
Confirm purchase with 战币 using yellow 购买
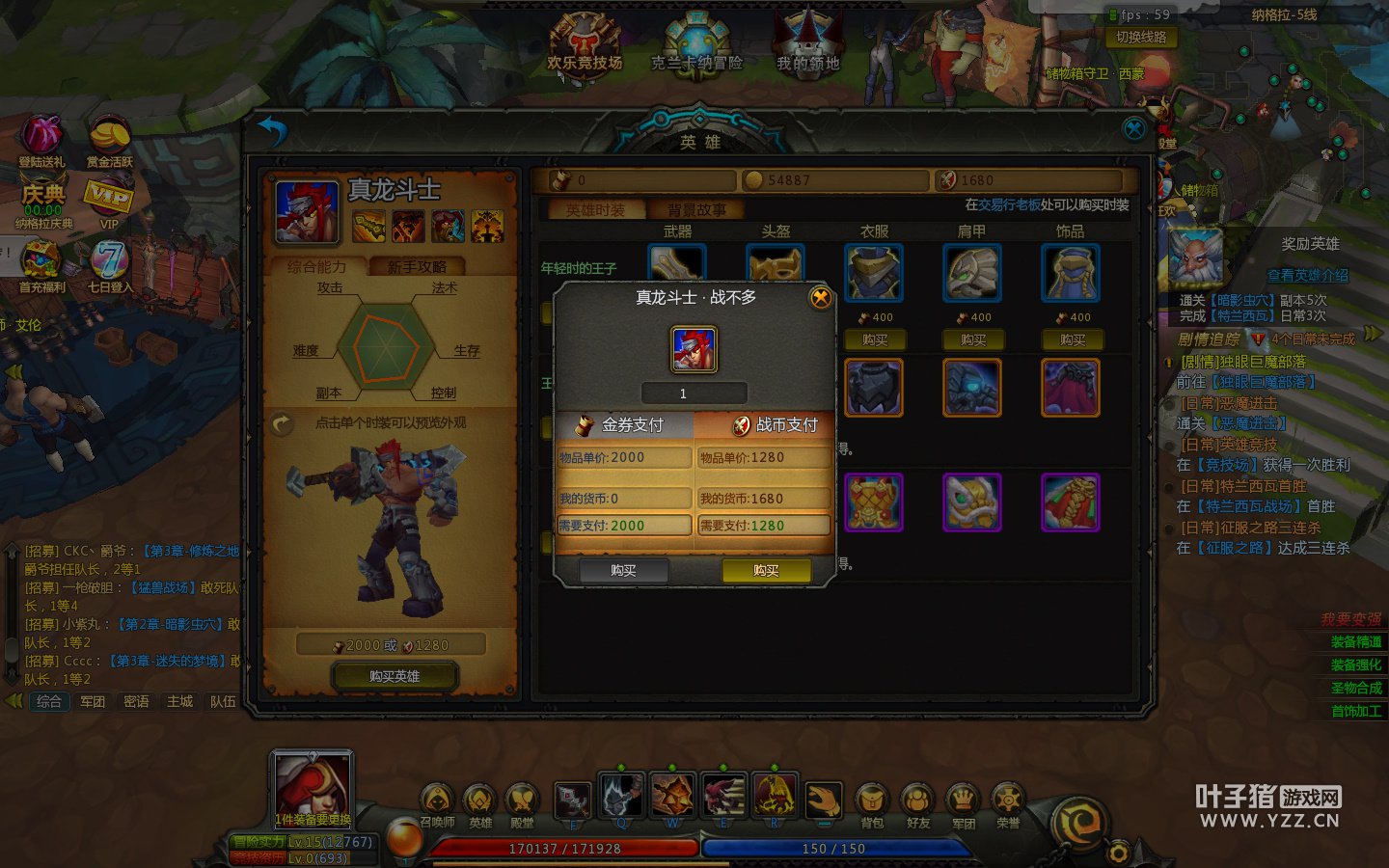pyautogui.click(x=766, y=571)
